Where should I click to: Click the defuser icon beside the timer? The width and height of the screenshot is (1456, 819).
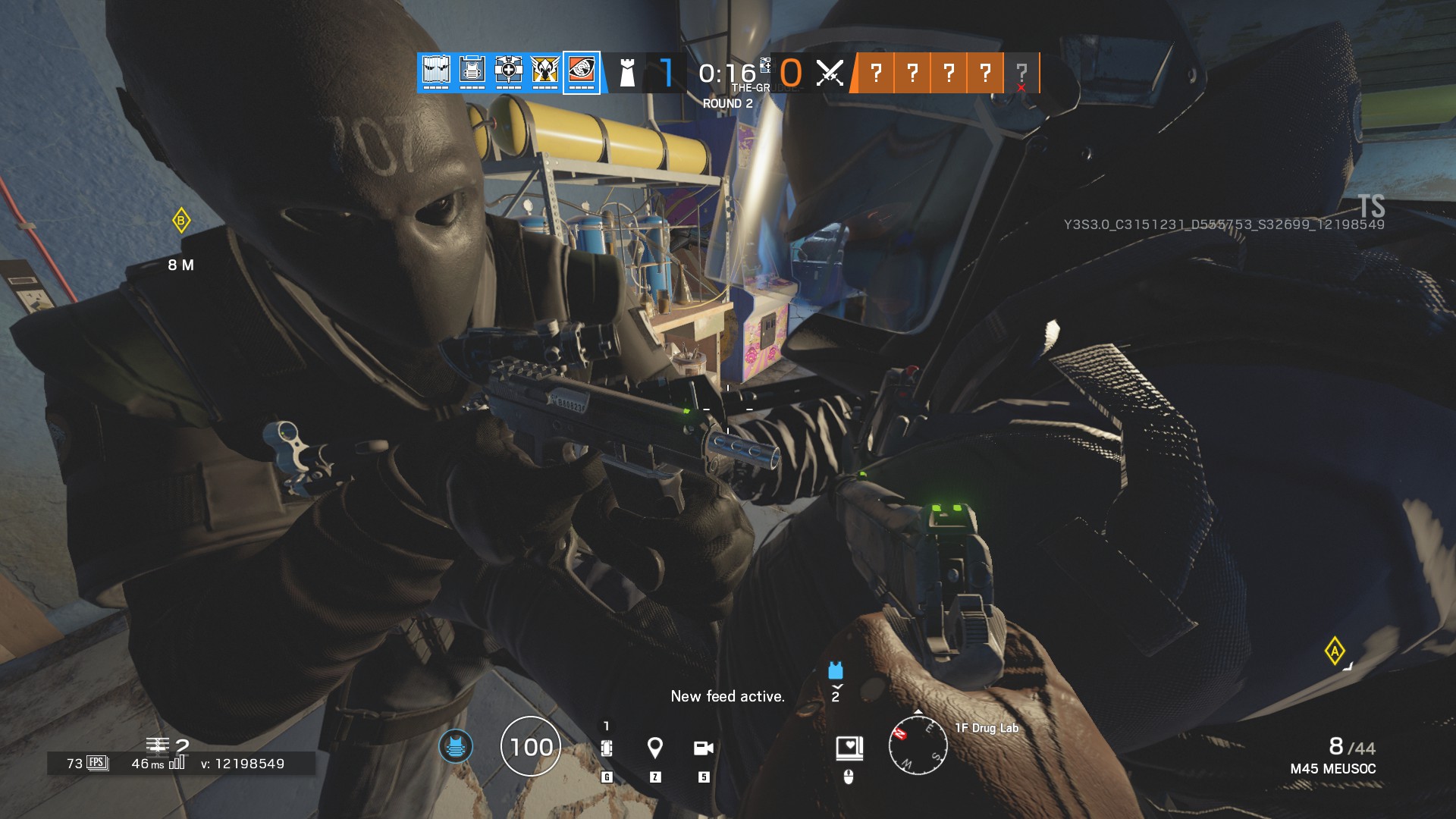pos(766,67)
